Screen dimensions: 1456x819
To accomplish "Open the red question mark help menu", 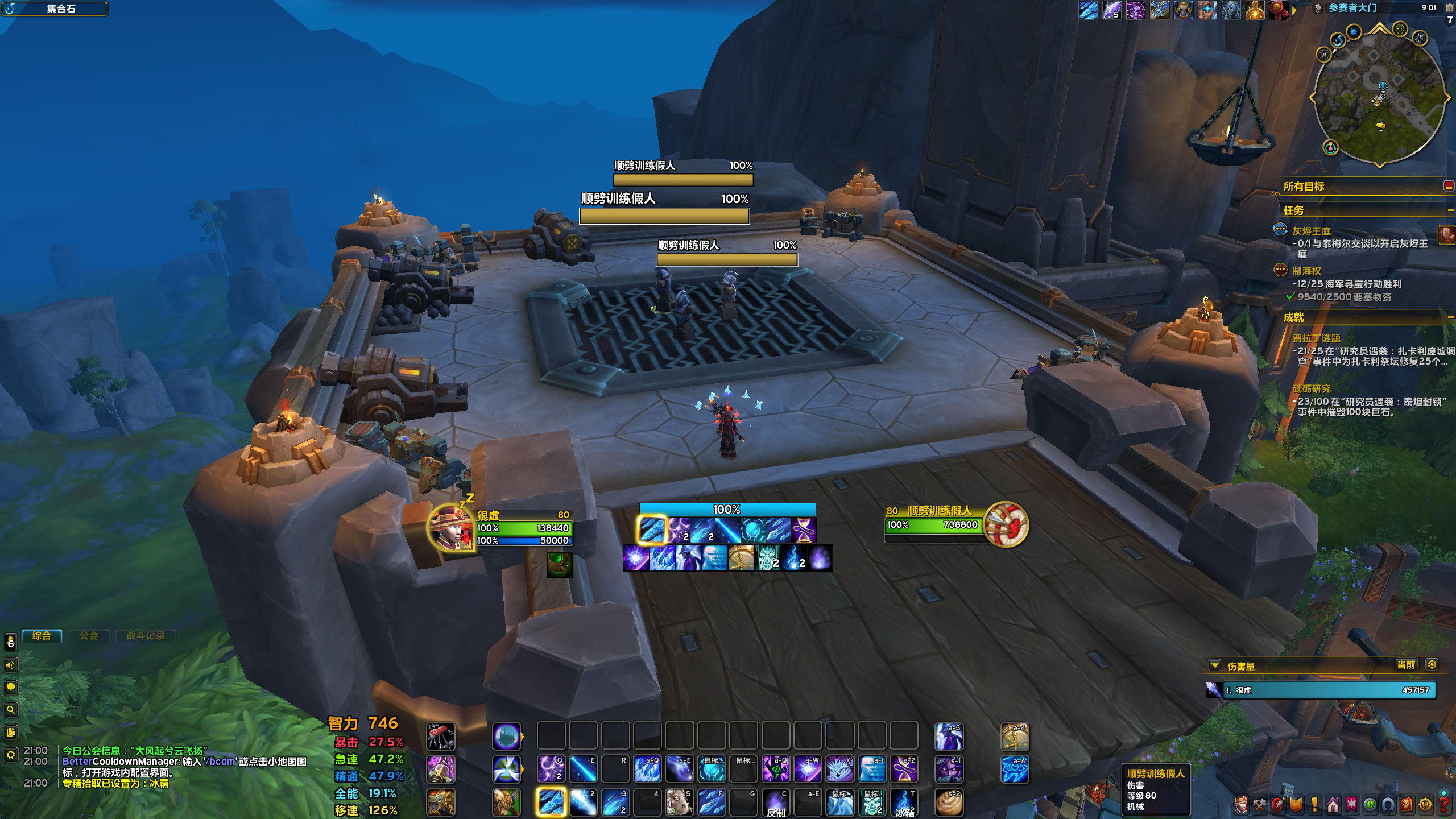I will [1443, 805].
